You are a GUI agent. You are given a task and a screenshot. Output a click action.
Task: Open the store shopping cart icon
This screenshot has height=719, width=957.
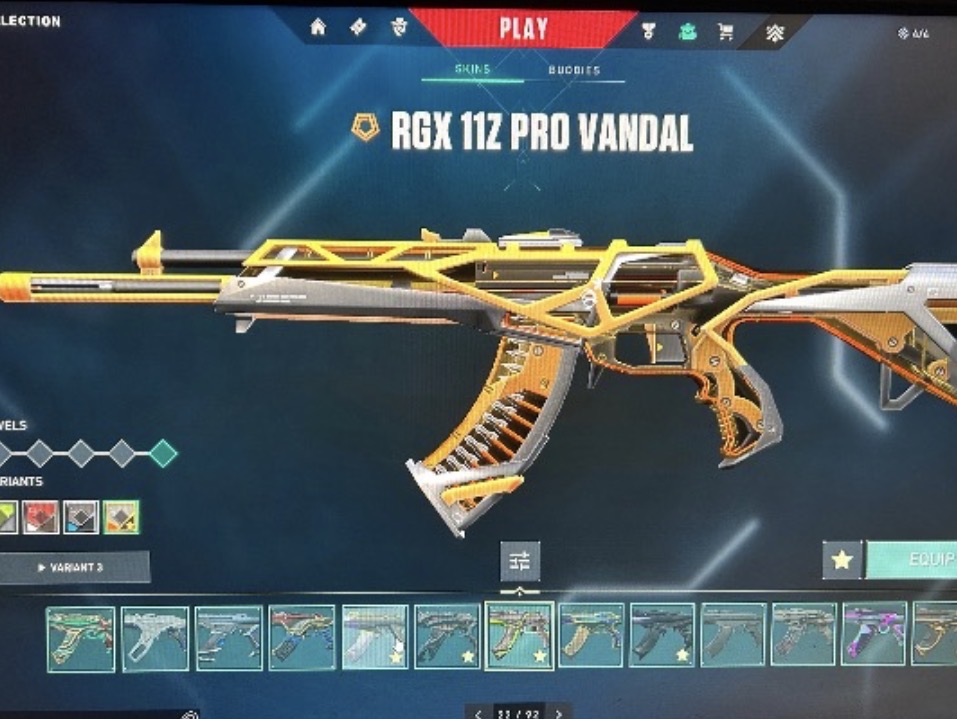pos(725,31)
